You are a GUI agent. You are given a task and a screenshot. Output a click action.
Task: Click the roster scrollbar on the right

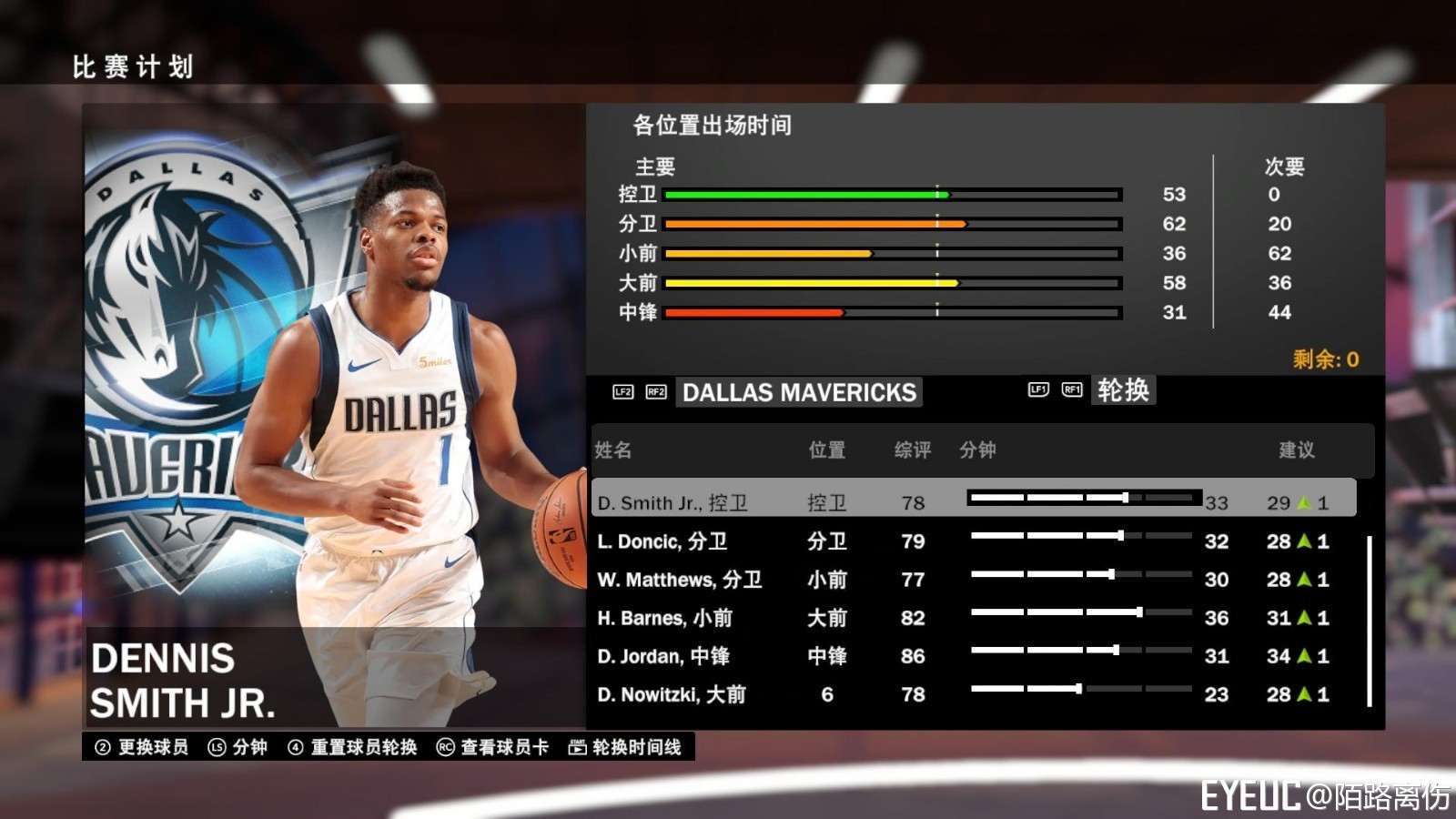(1370, 619)
